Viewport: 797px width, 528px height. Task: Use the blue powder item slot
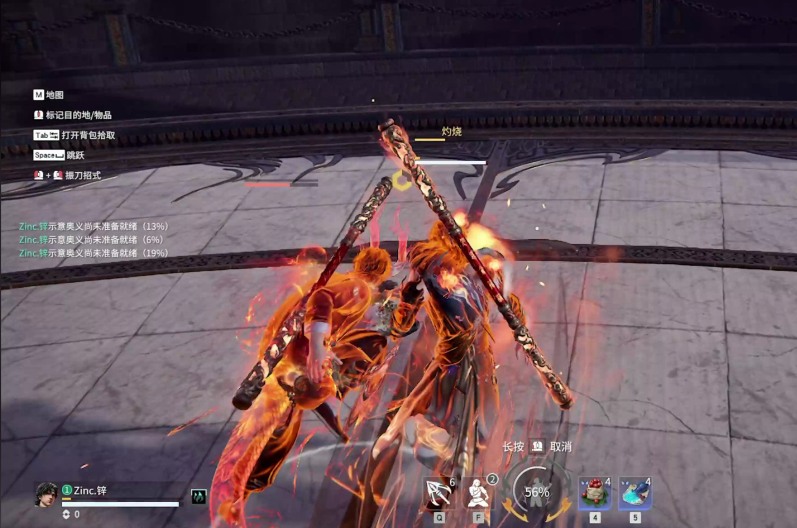tap(635, 493)
